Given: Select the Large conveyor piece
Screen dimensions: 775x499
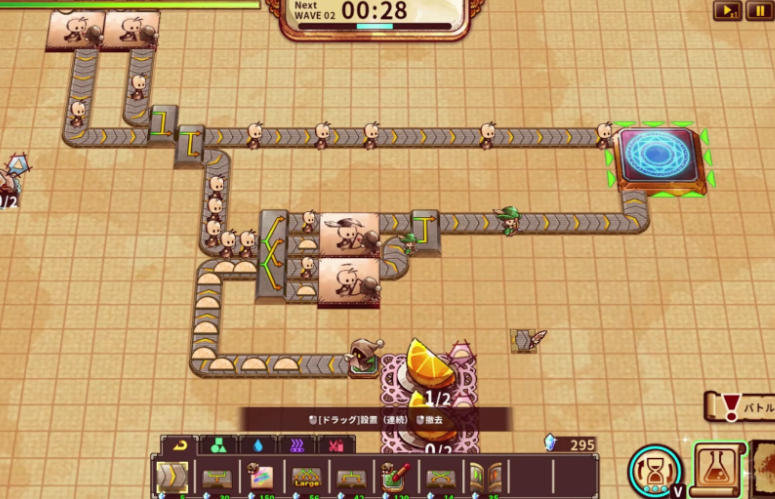Looking at the screenshot, I should coord(306,476).
